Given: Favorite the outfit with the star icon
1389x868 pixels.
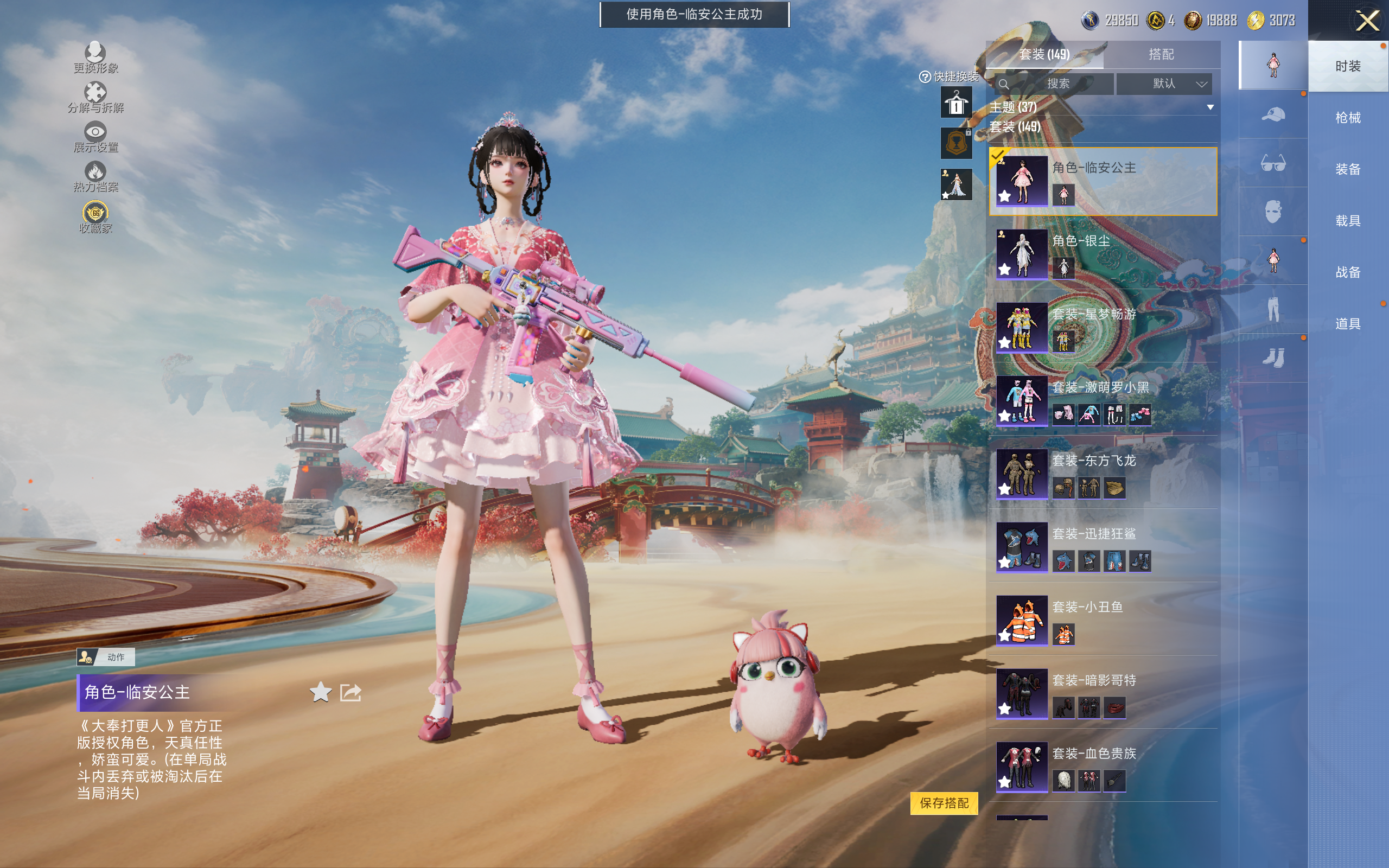Looking at the screenshot, I should (x=320, y=692).
